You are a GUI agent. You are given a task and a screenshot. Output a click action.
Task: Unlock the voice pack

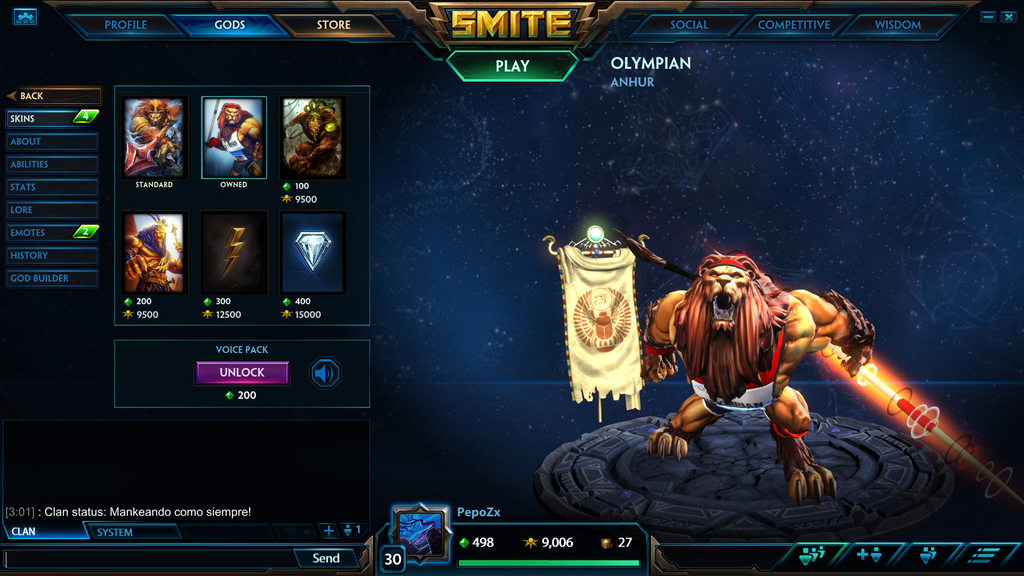tap(242, 373)
